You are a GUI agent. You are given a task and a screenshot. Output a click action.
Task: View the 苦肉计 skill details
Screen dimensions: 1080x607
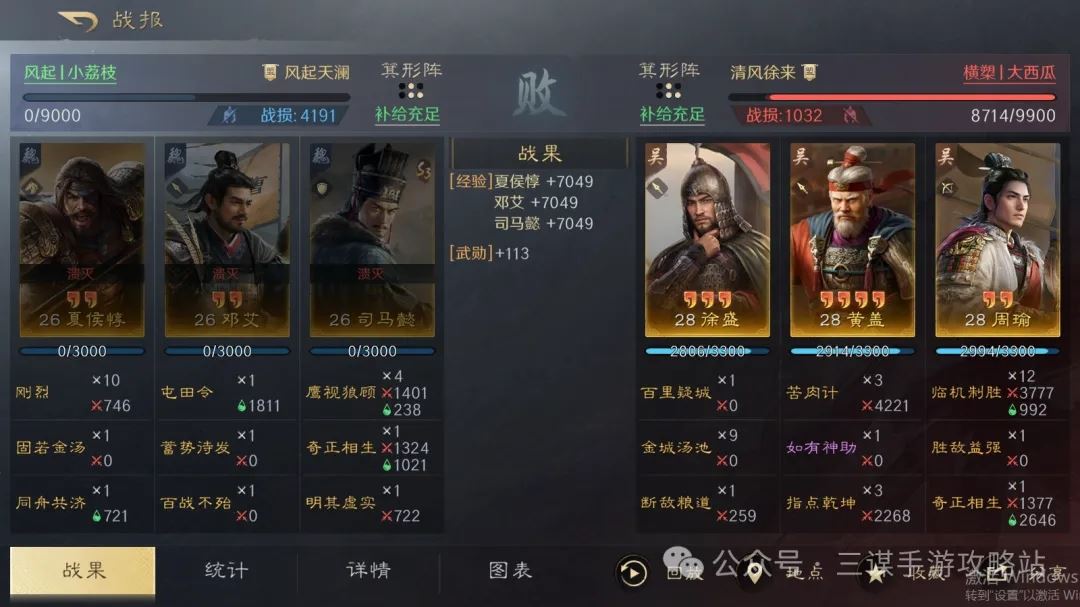point(811,393)
